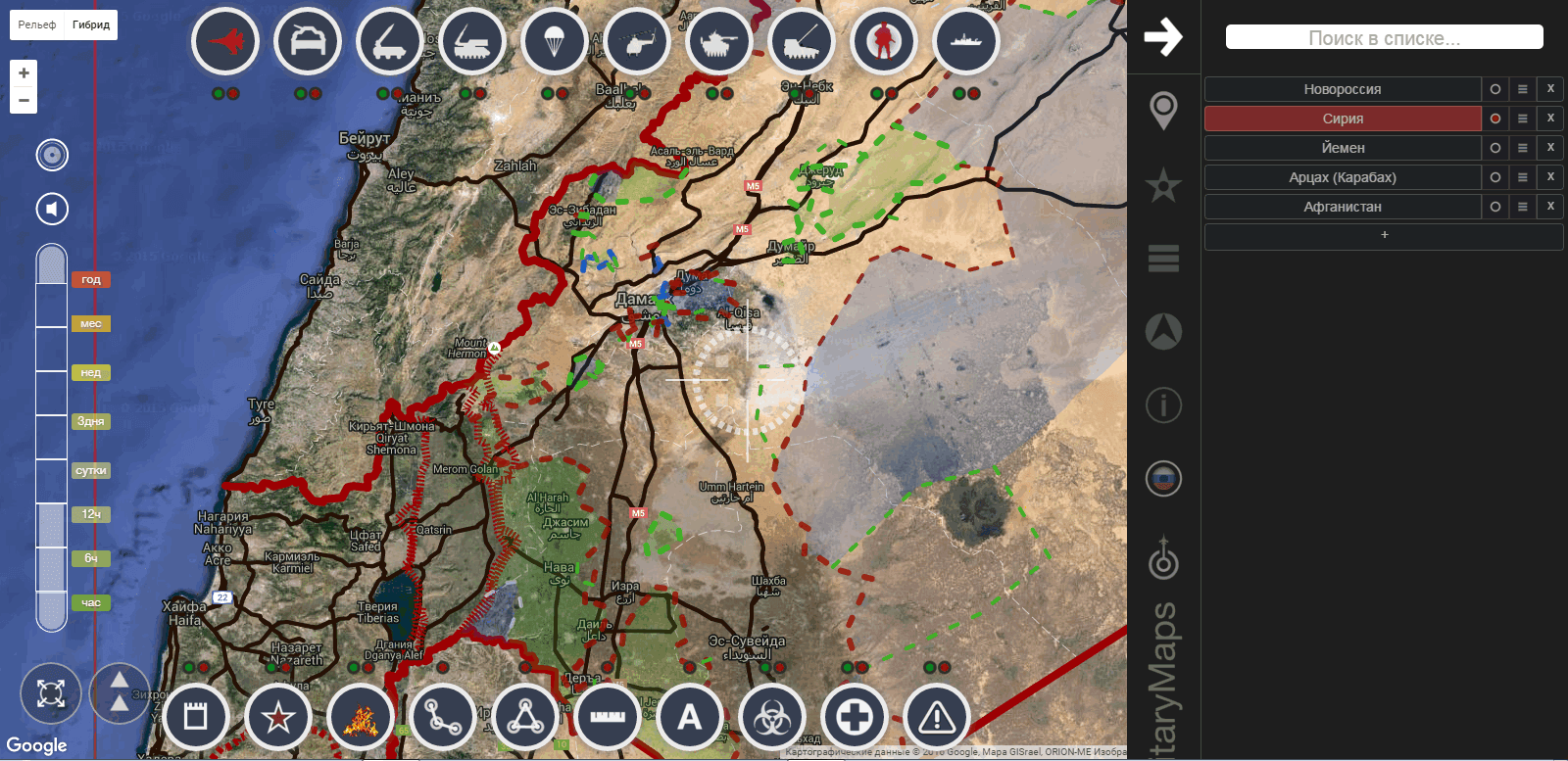Open the Арцах (Карабах) map
1568x761 pixels.
[x=1342, y=177]
